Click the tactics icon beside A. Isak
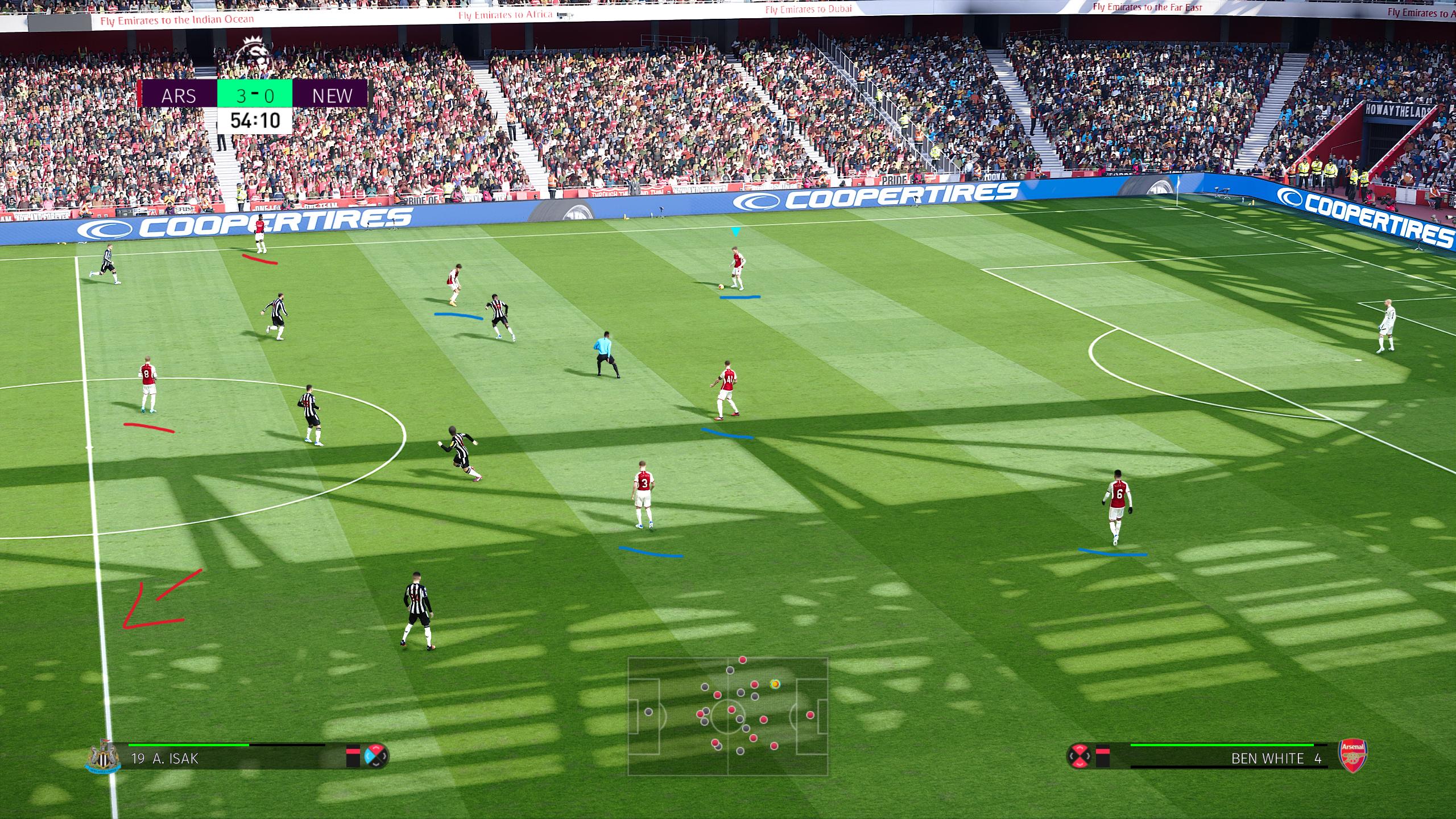This screenshot has width=1456, height=819. [x=375, y=756]
